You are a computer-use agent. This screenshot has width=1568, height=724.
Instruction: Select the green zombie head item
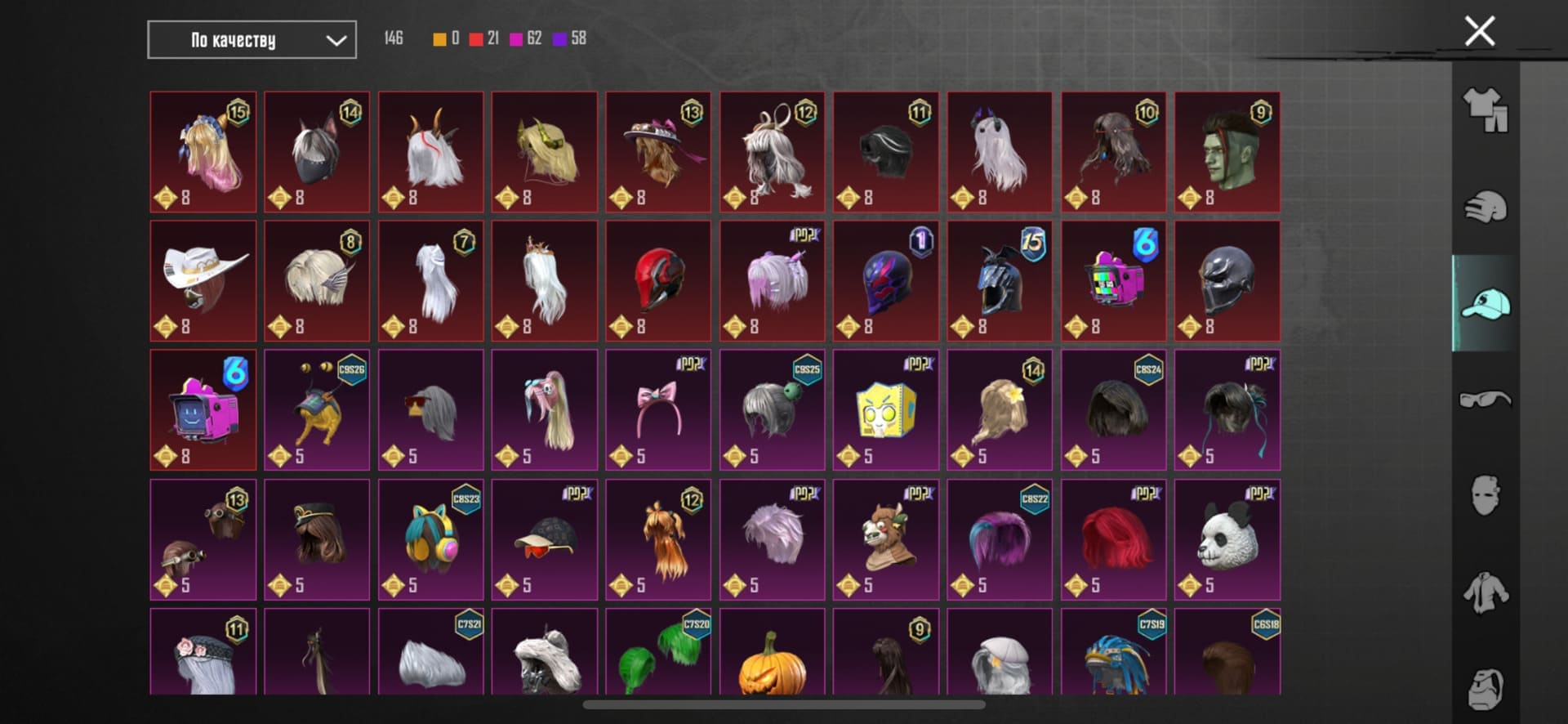tap(1227, 153)
